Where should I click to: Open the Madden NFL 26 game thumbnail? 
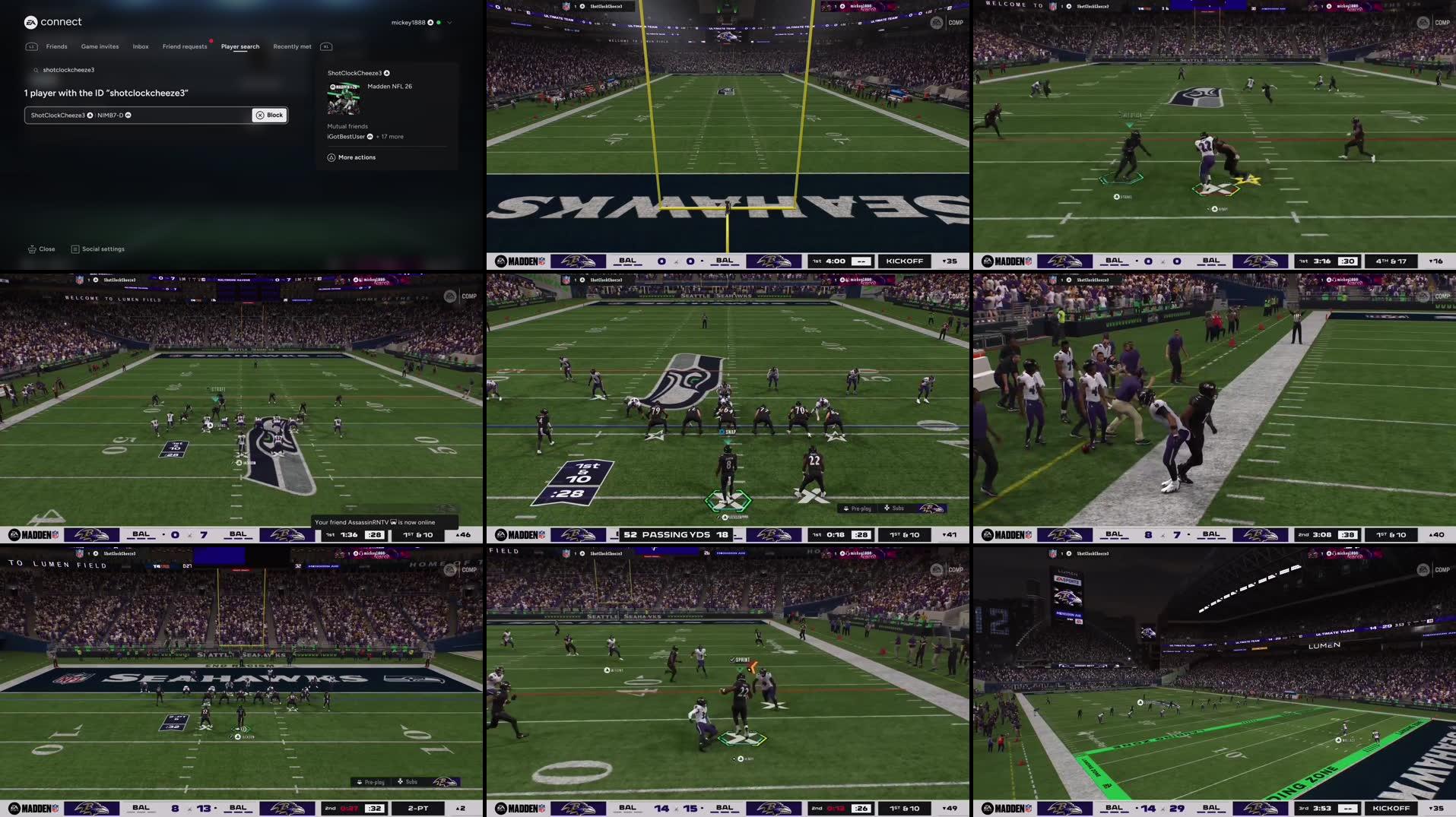tap(344, 98)
